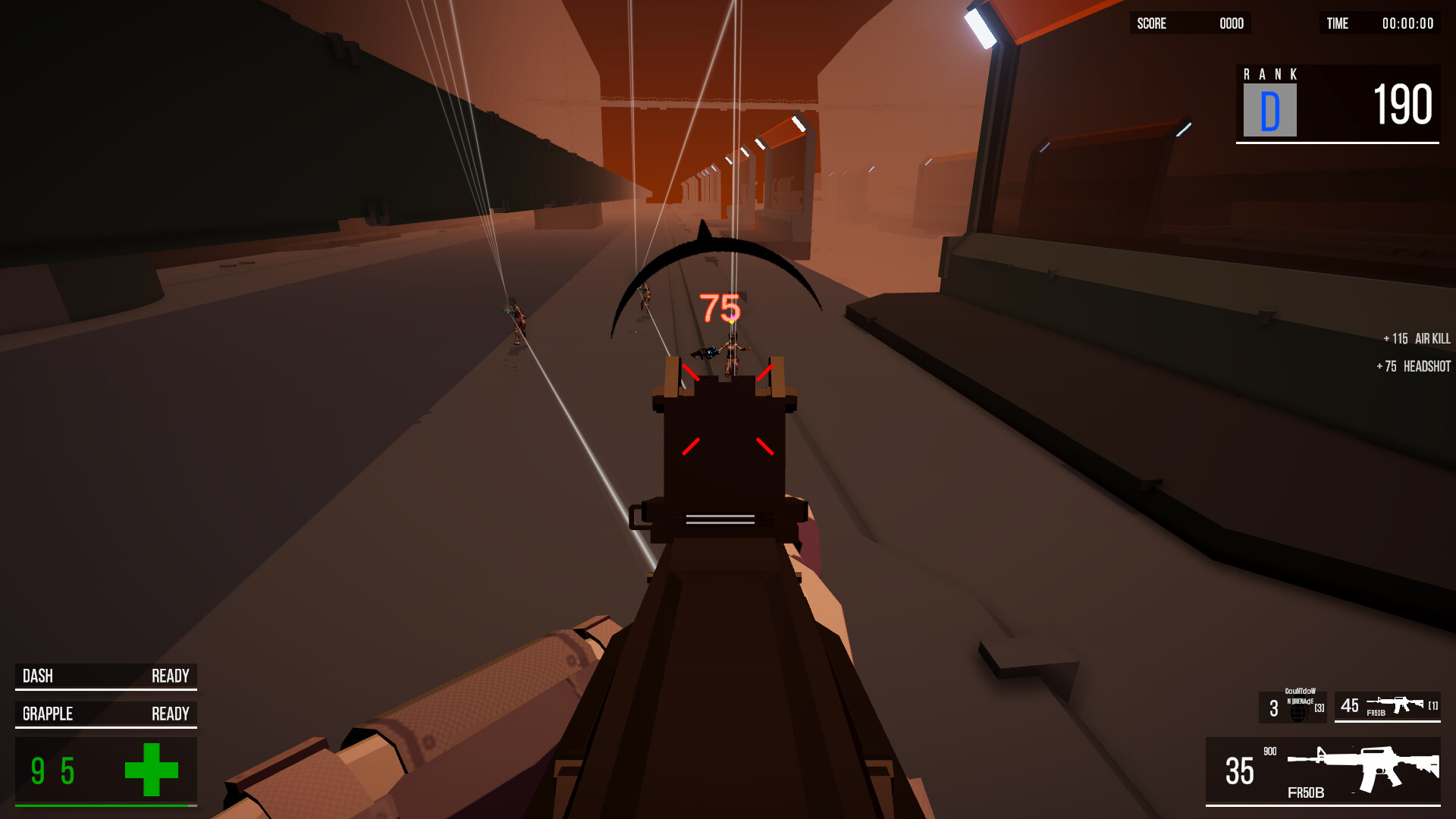
Task: Select the grenade icon showing 3 remaining
Action: pyautogui.click(x=1298, y=711)
